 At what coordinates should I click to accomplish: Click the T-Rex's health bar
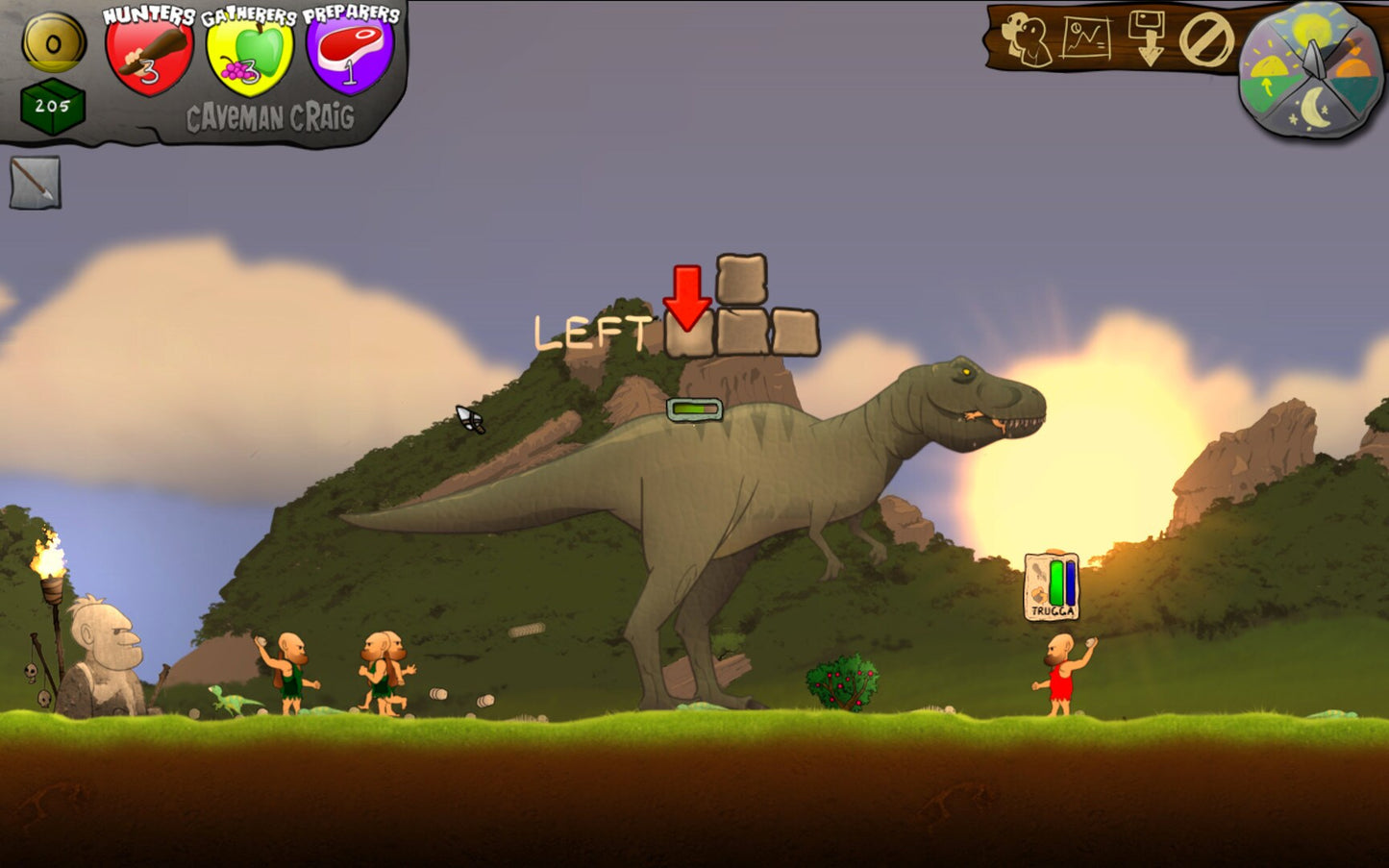[694, 407]
